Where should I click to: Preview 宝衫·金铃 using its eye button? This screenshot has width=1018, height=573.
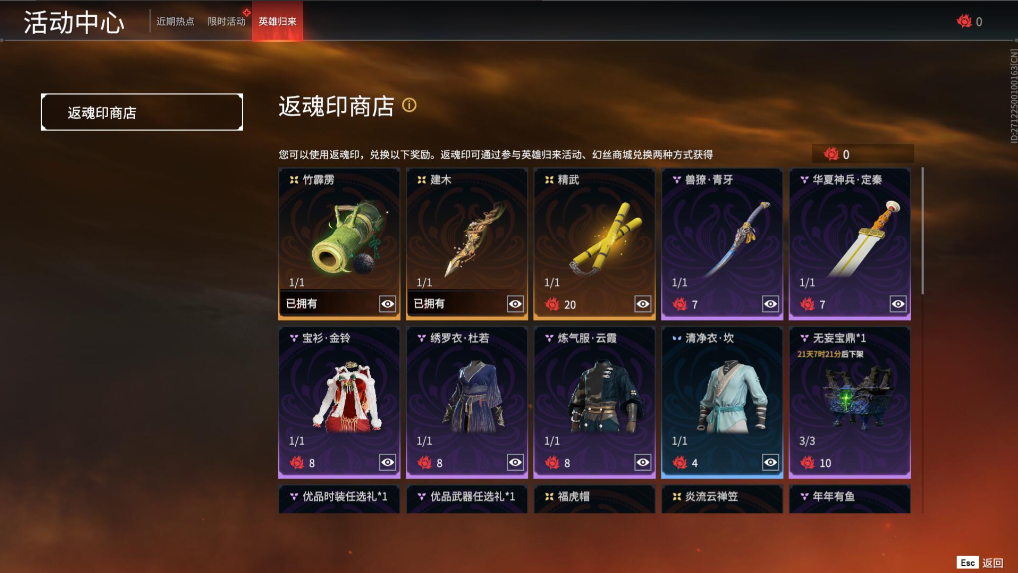388,462
